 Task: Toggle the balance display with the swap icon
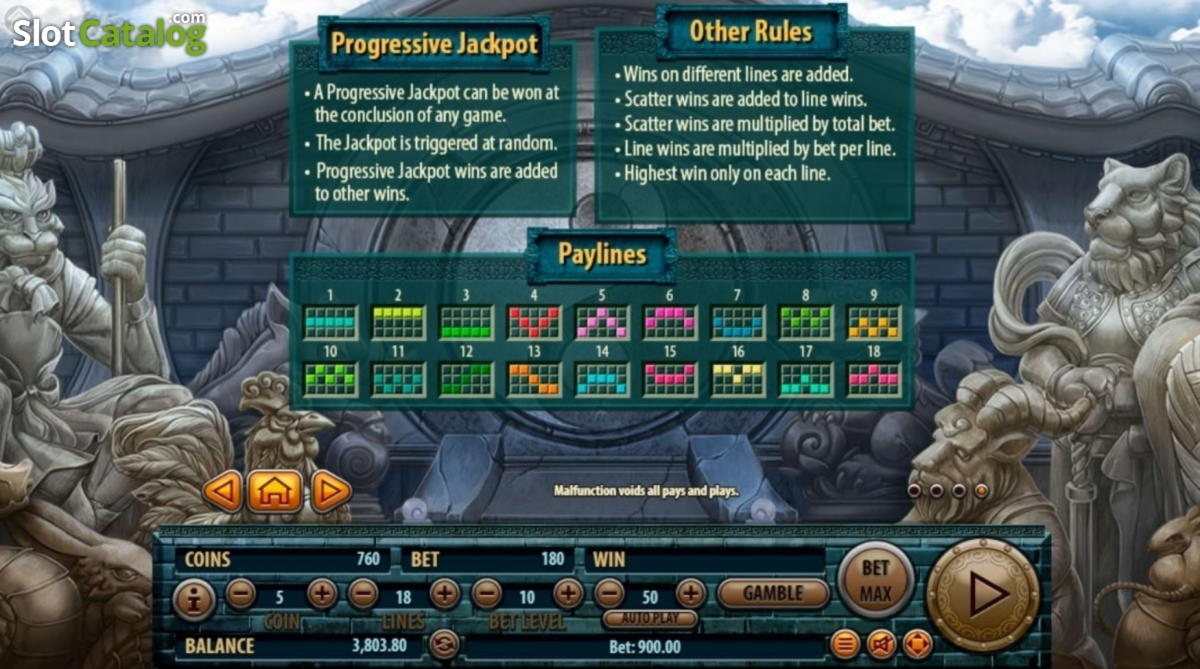pyautogui.click(x=444, y=644)
